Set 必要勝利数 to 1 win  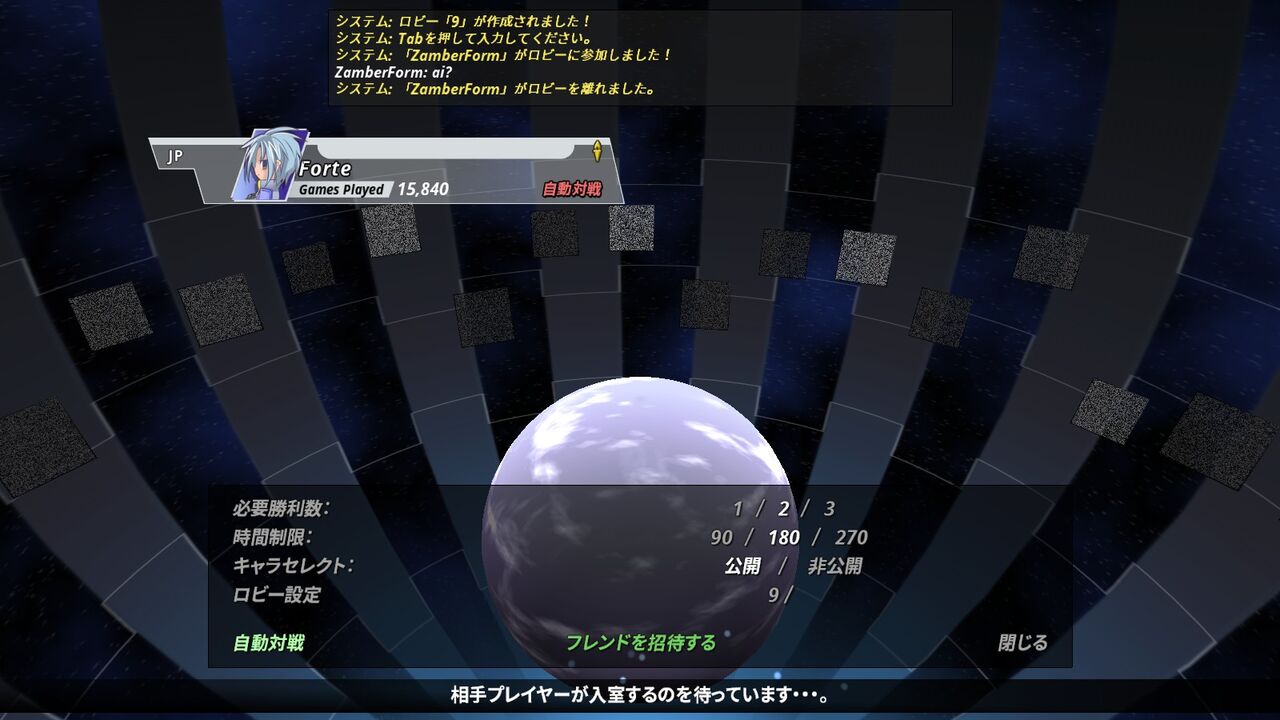pos(740,508)
